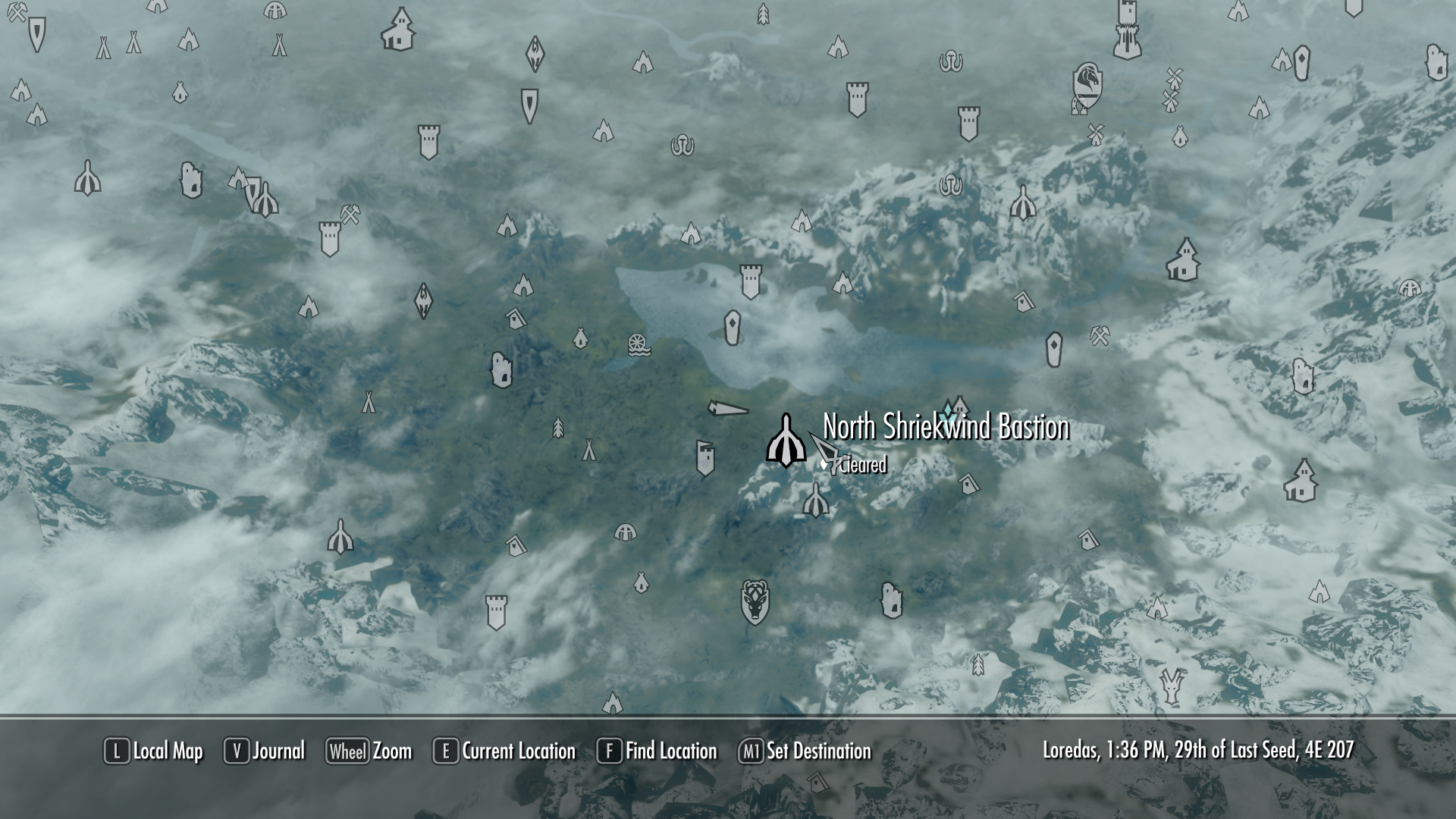
Task: Select the sawmill wheel marker by the lake
Action: (x=639, y=345)
